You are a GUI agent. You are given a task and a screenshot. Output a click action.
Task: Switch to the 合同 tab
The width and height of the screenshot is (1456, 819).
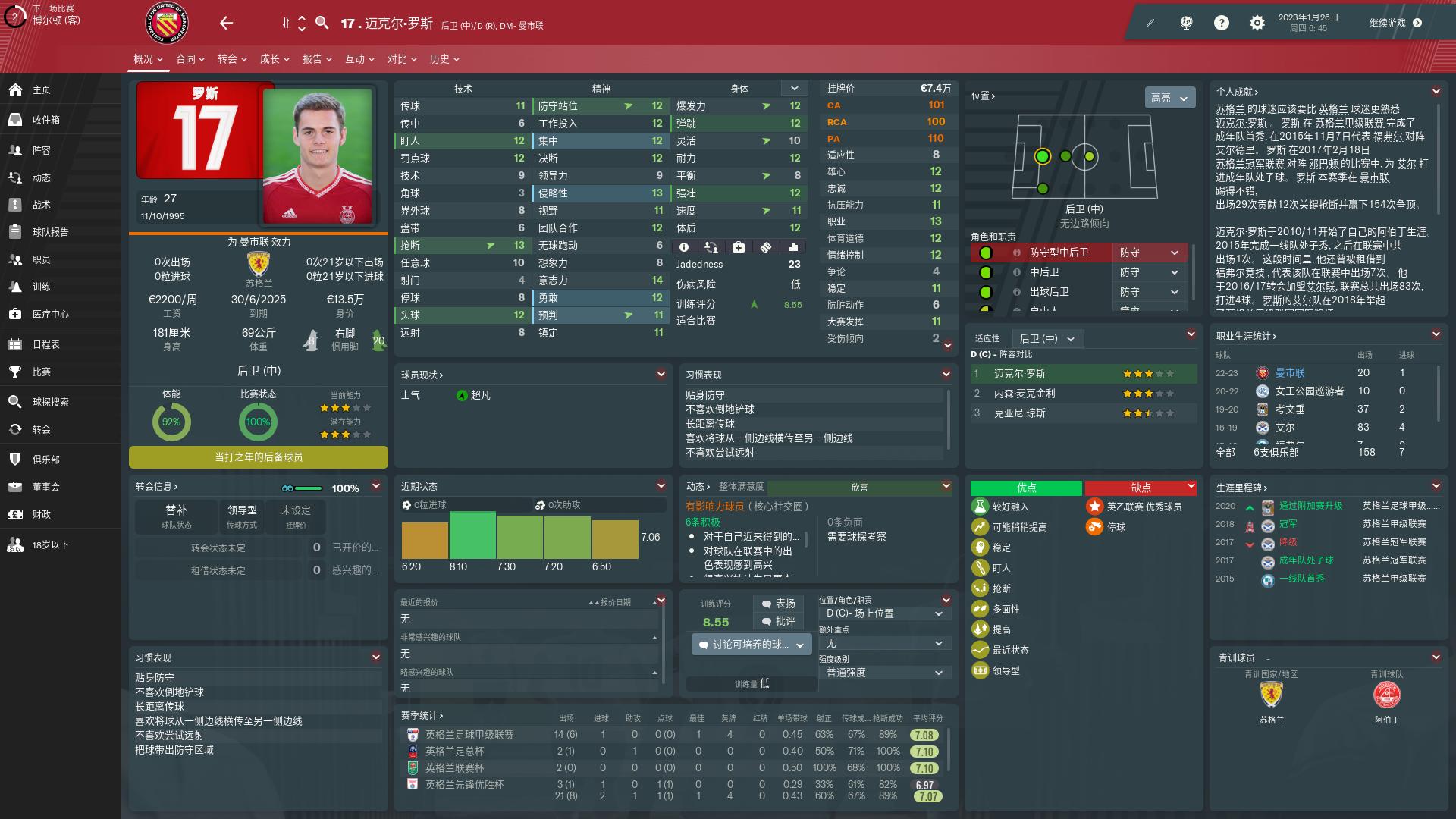187,58
